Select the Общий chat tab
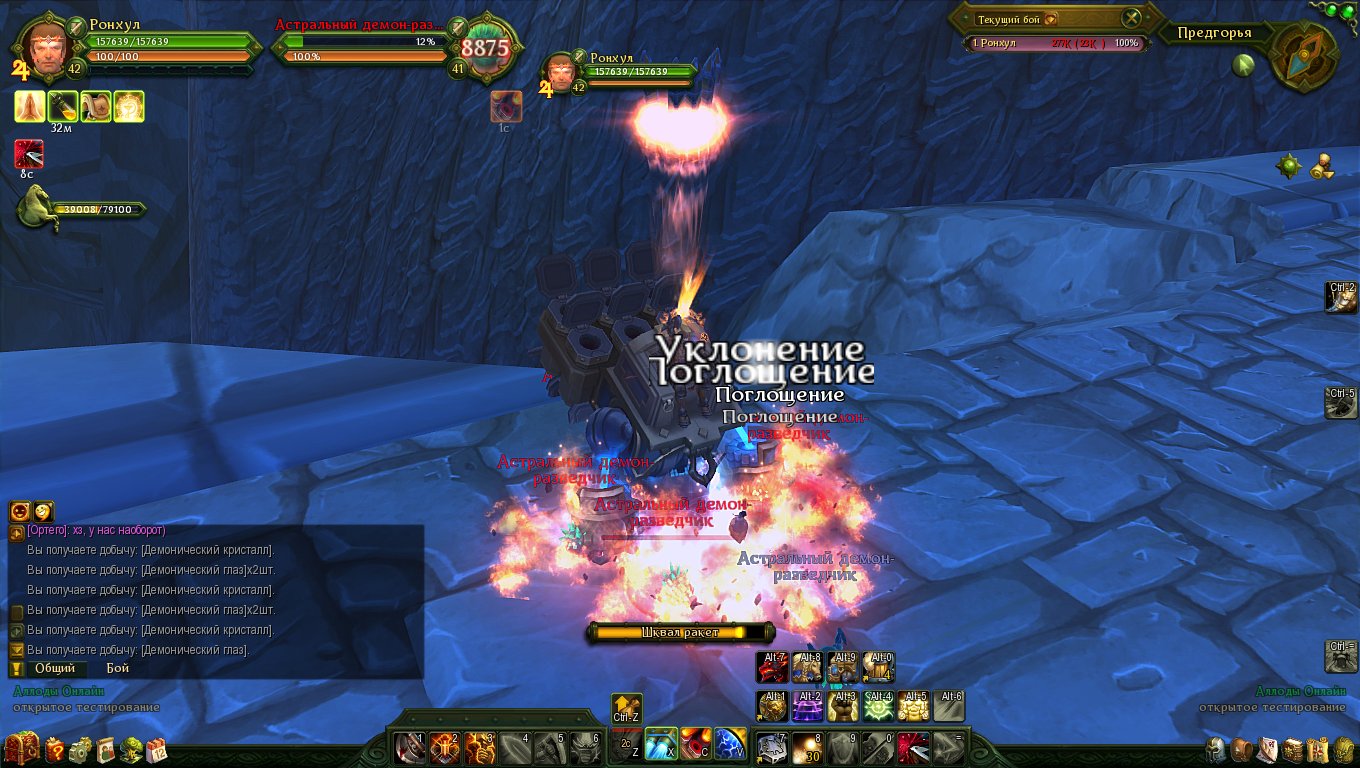1360x768 pixels. coord(54,668)
